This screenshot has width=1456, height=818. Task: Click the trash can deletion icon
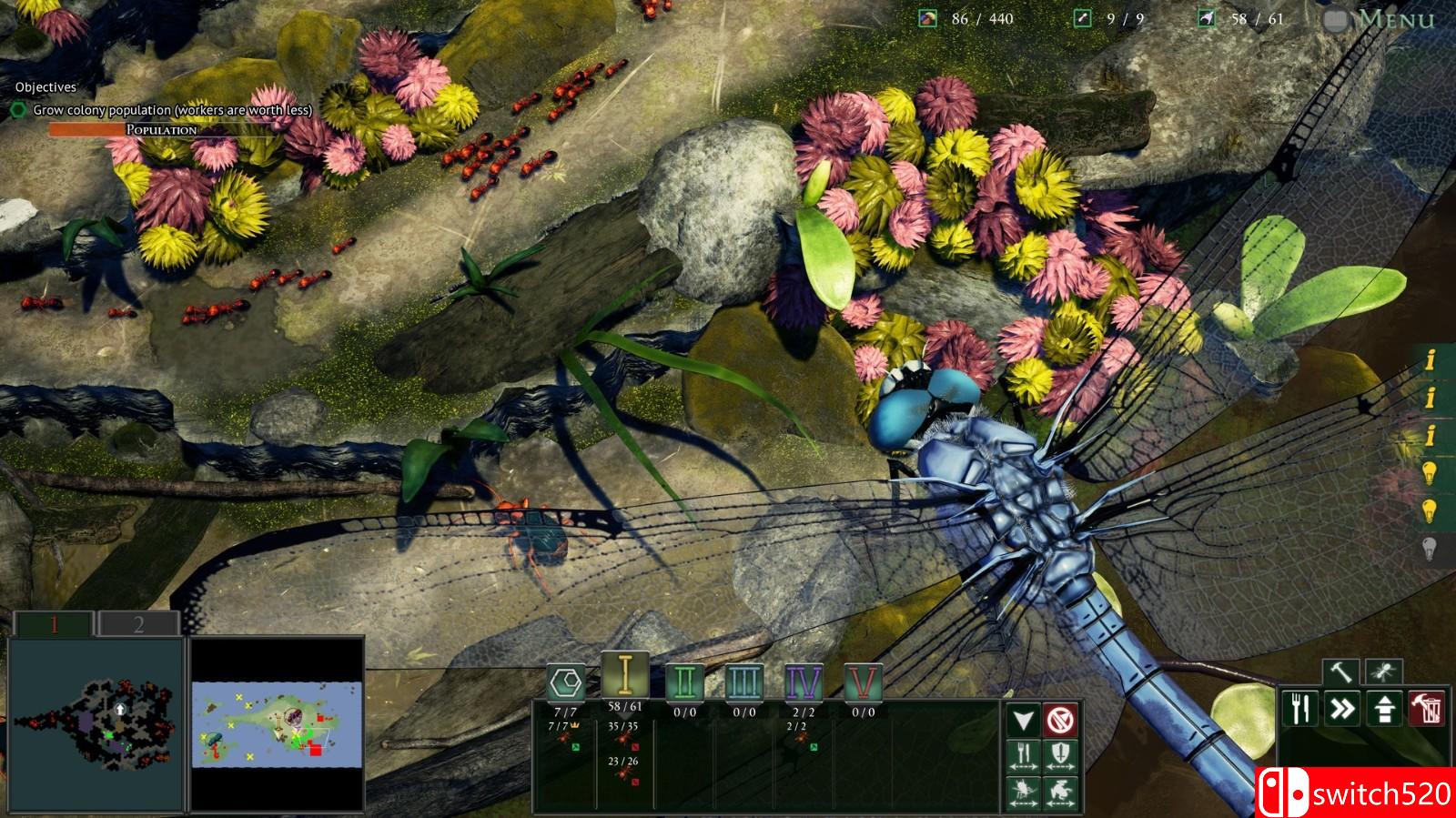(1426, 708)
